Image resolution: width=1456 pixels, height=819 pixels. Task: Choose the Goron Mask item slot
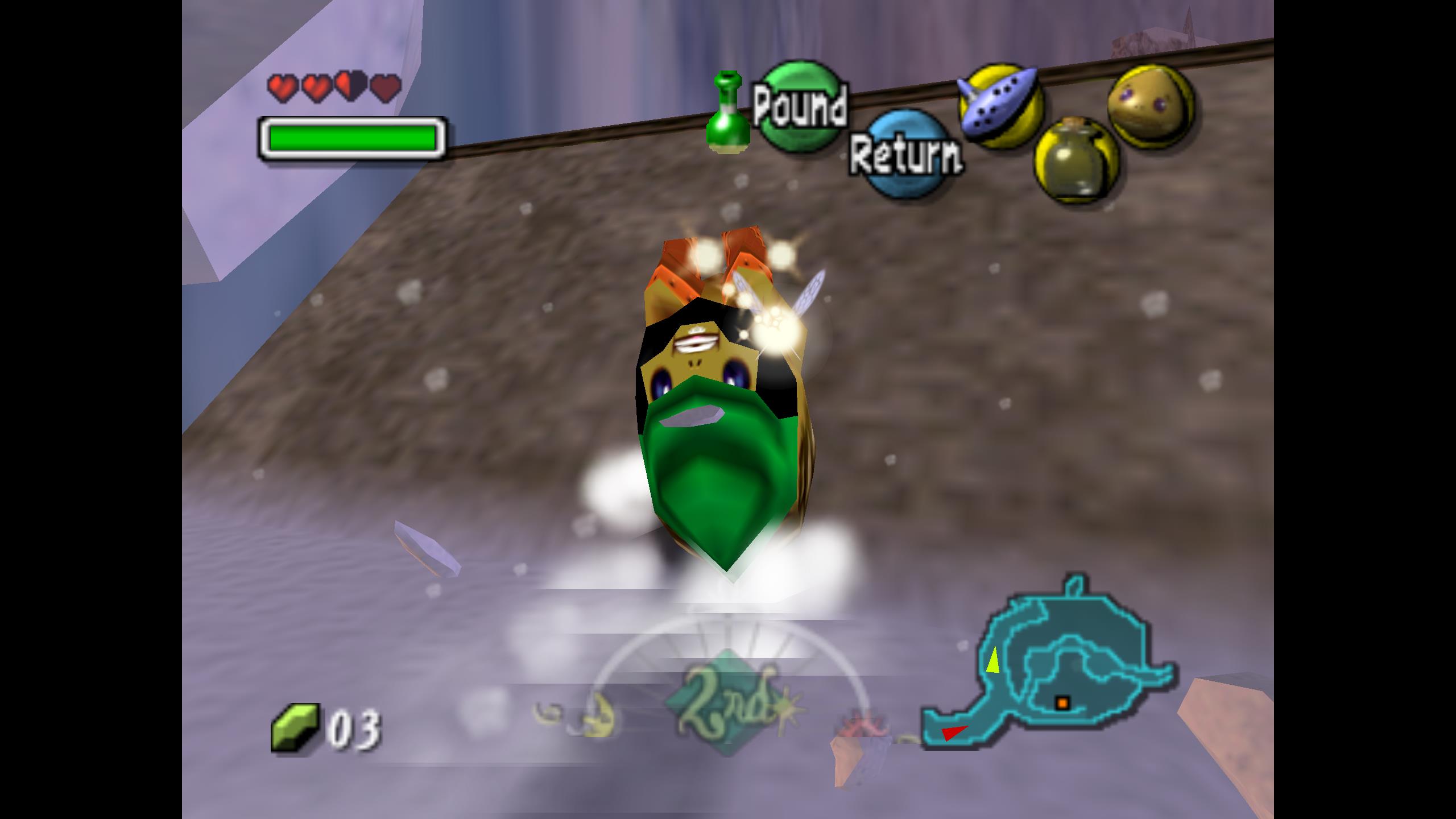[x=1151, y=106]
